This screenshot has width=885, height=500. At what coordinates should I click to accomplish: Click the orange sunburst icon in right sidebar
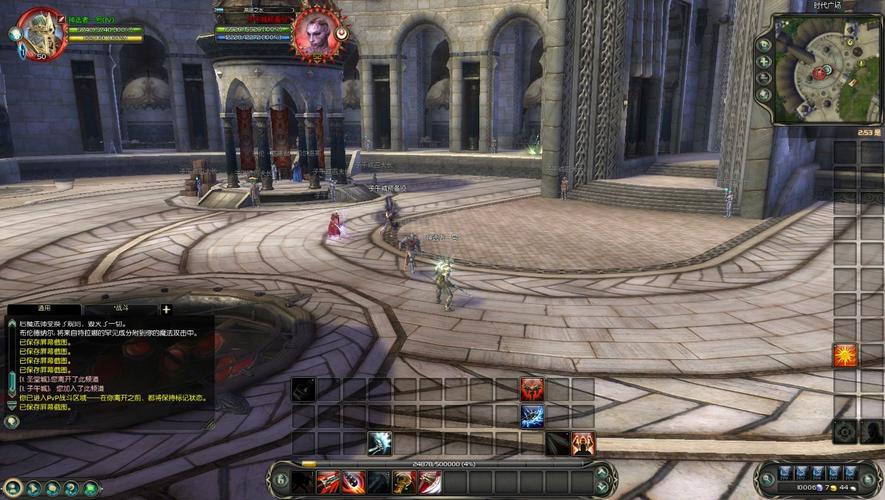click(845, 355)
